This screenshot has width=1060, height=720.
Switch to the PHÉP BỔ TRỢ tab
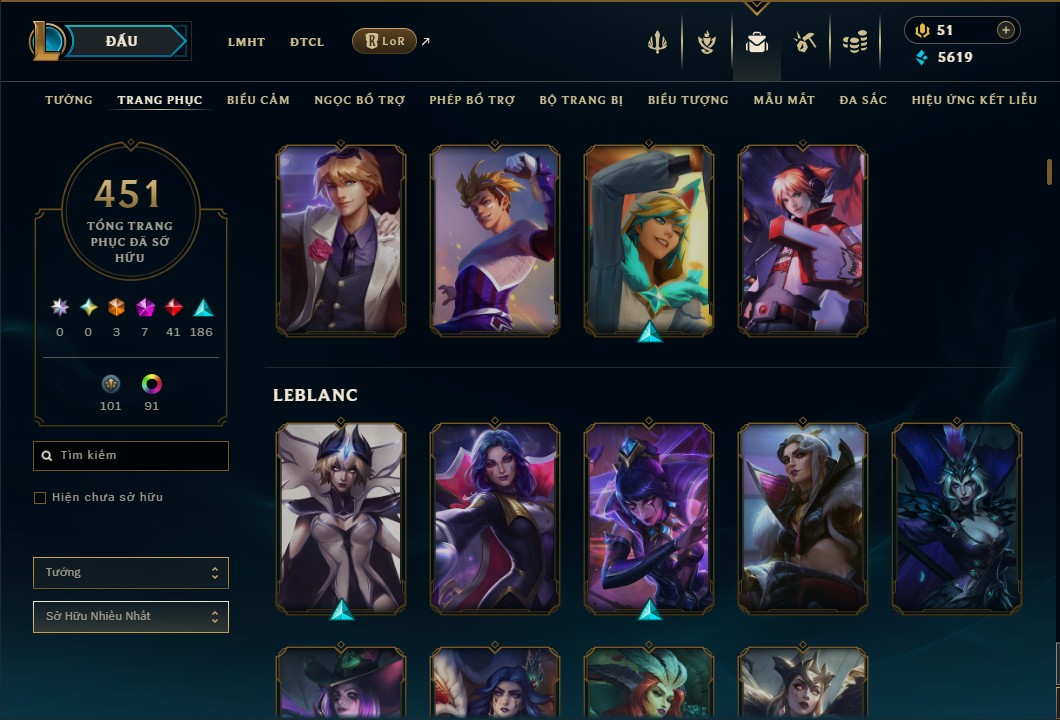pyautogui.click(x=472, y=100)
